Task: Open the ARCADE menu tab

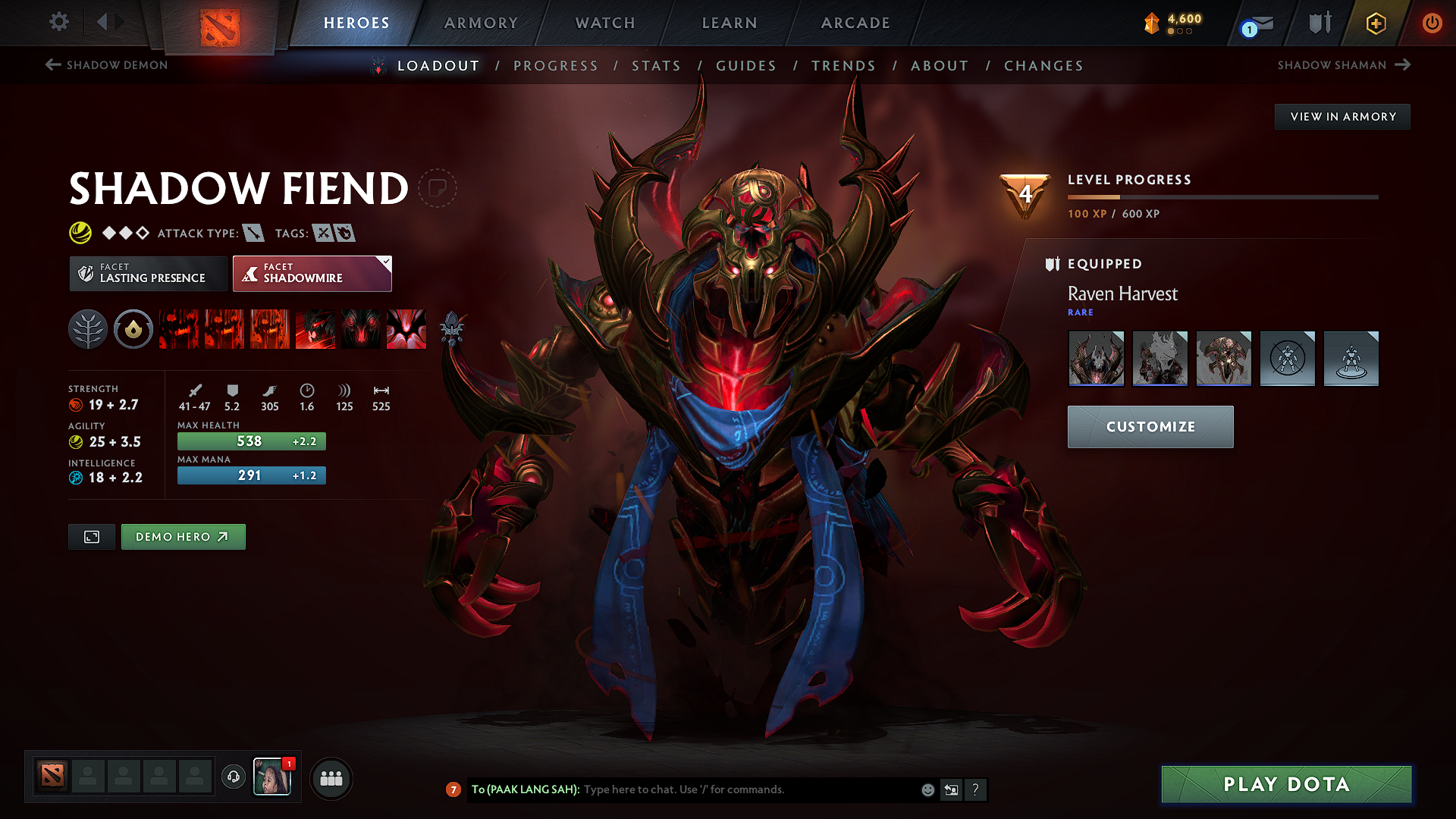Action: click(x=855, y=23)
